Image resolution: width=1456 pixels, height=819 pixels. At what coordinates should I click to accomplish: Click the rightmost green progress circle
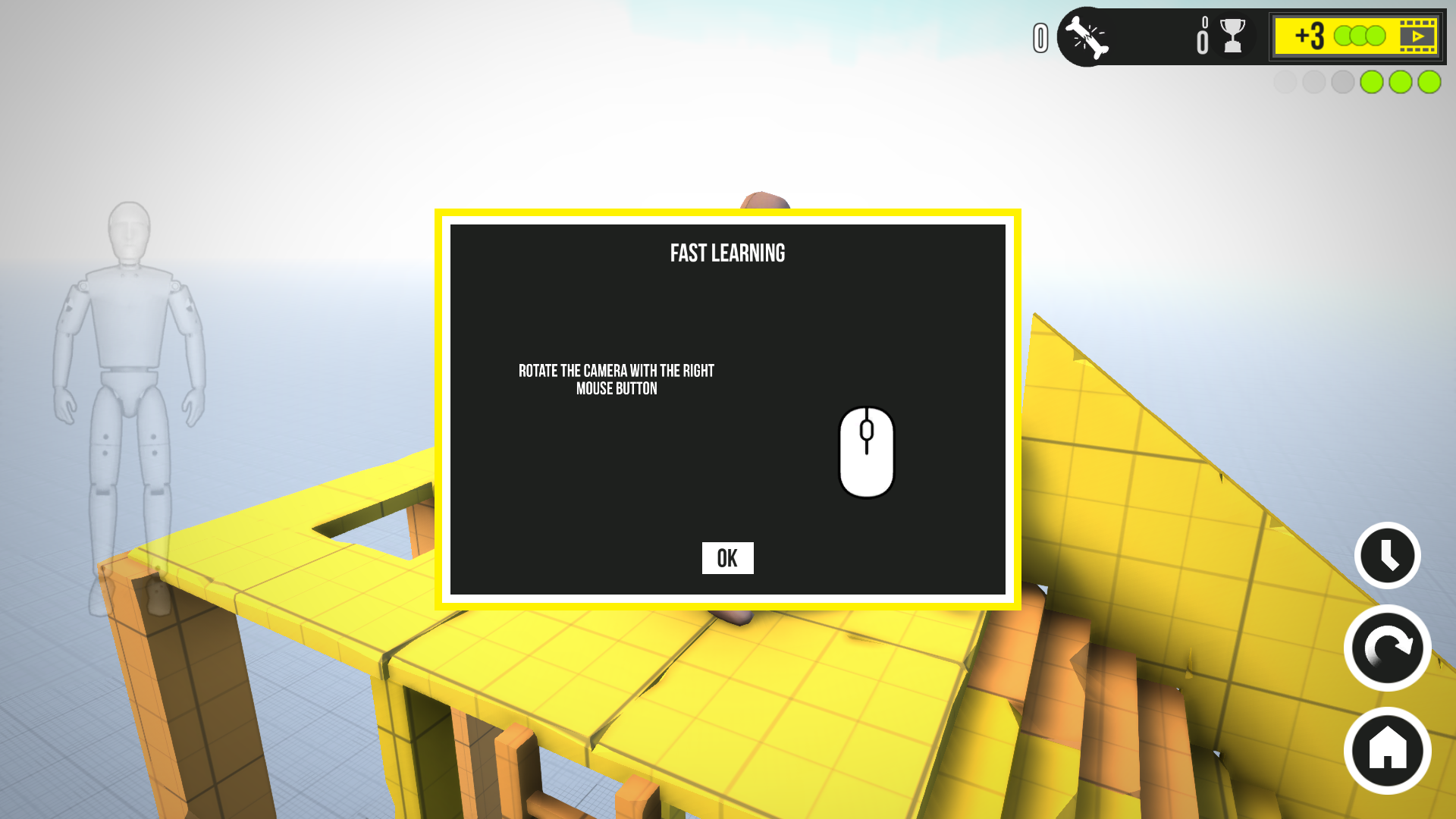pyautogui.click(x=1429, y=82)
